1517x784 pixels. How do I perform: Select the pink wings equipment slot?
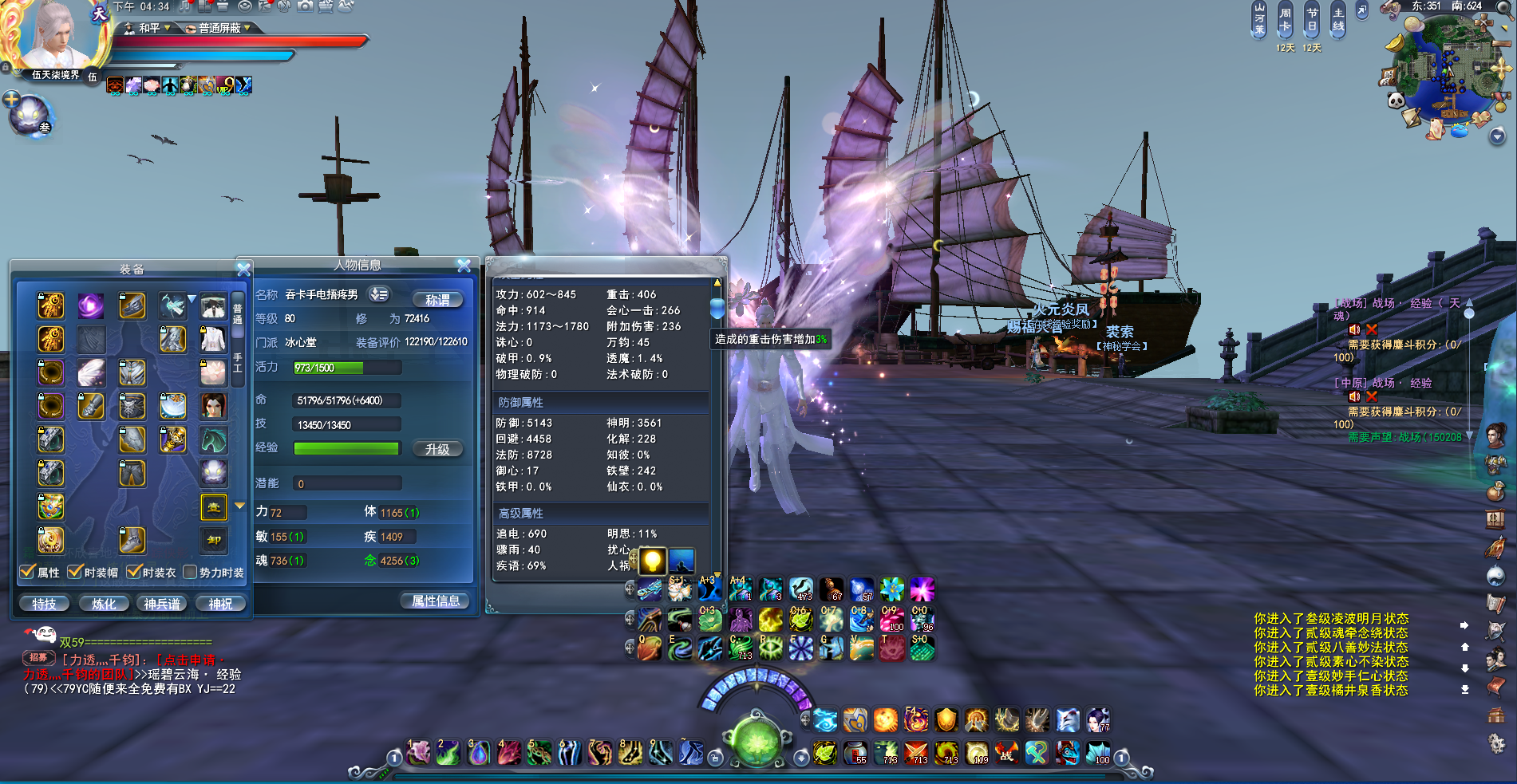coord(91,372)
